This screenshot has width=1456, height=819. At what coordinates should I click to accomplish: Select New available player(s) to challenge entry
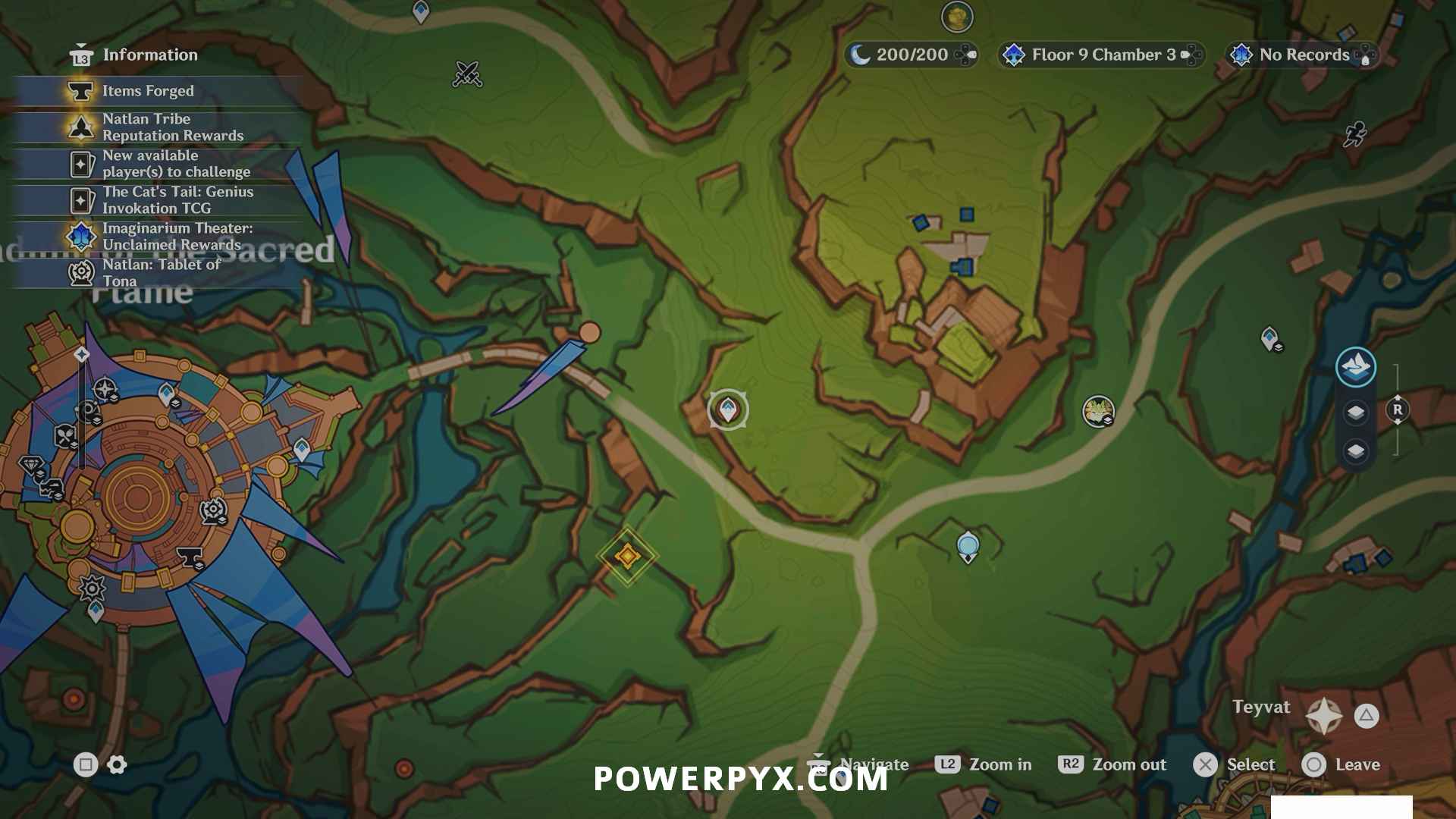point(175,164)
